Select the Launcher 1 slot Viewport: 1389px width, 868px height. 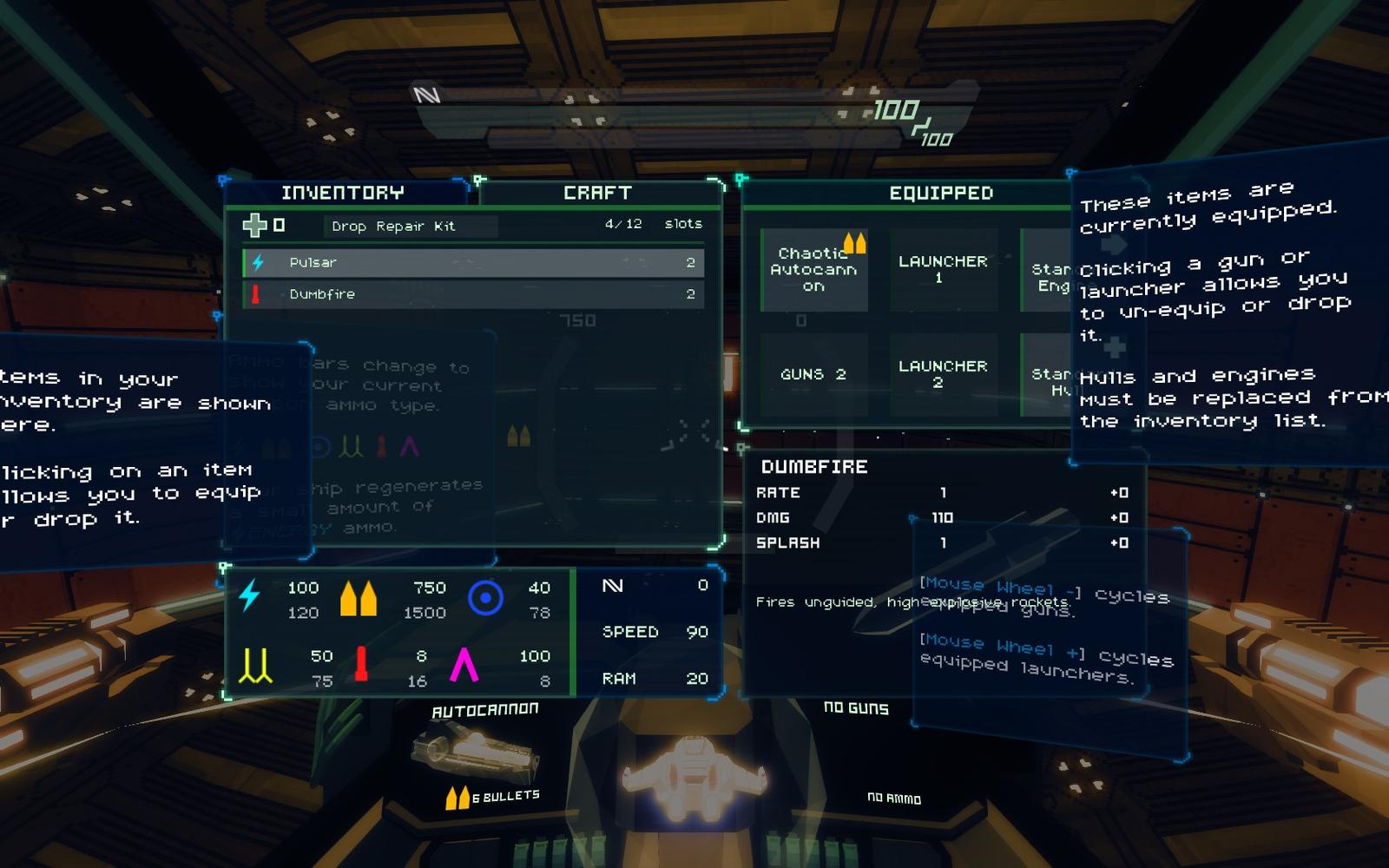pyautogui.click(x=943, y=270)
